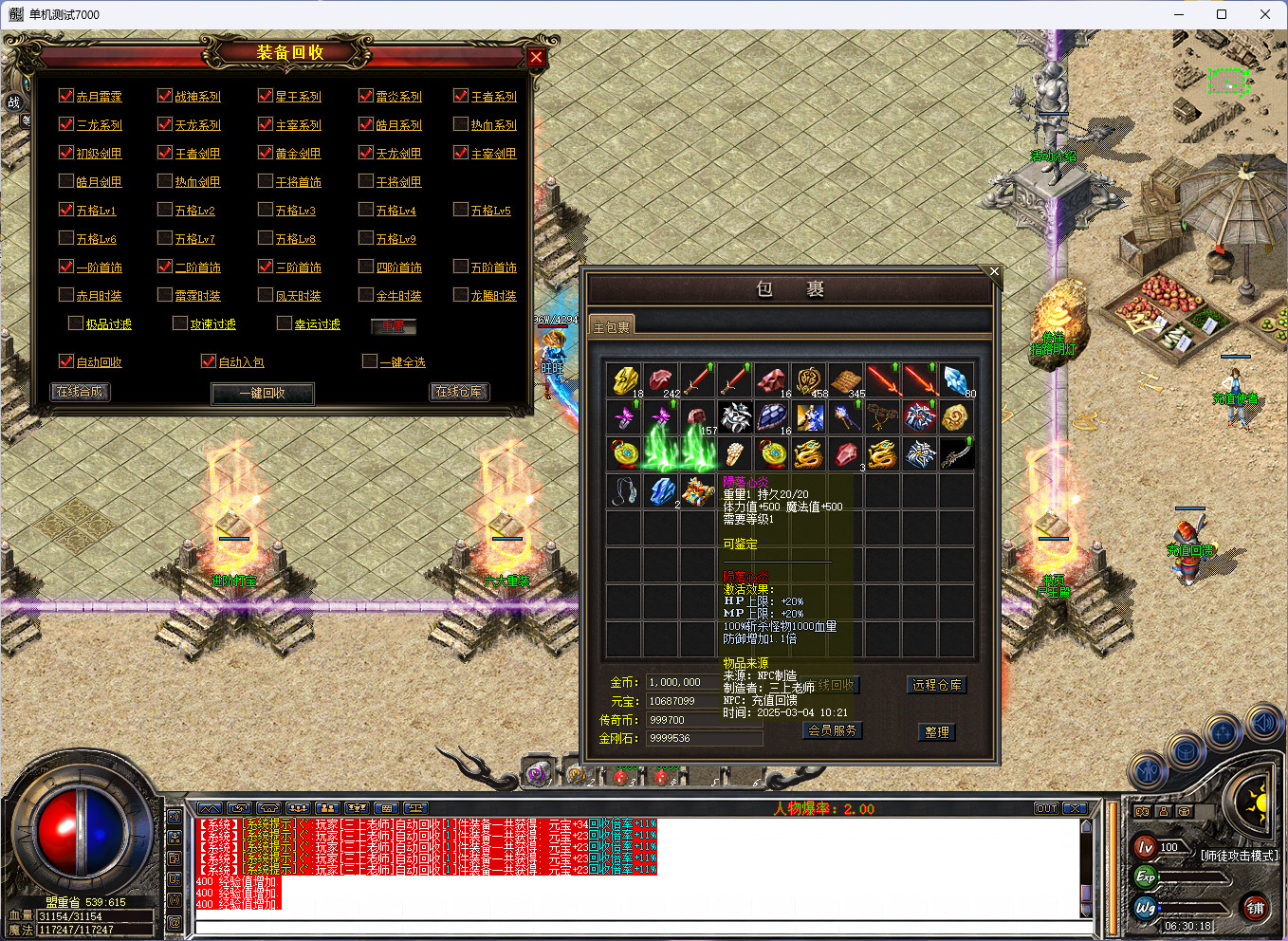Check the 五格Lv5 option

point(461,210)
